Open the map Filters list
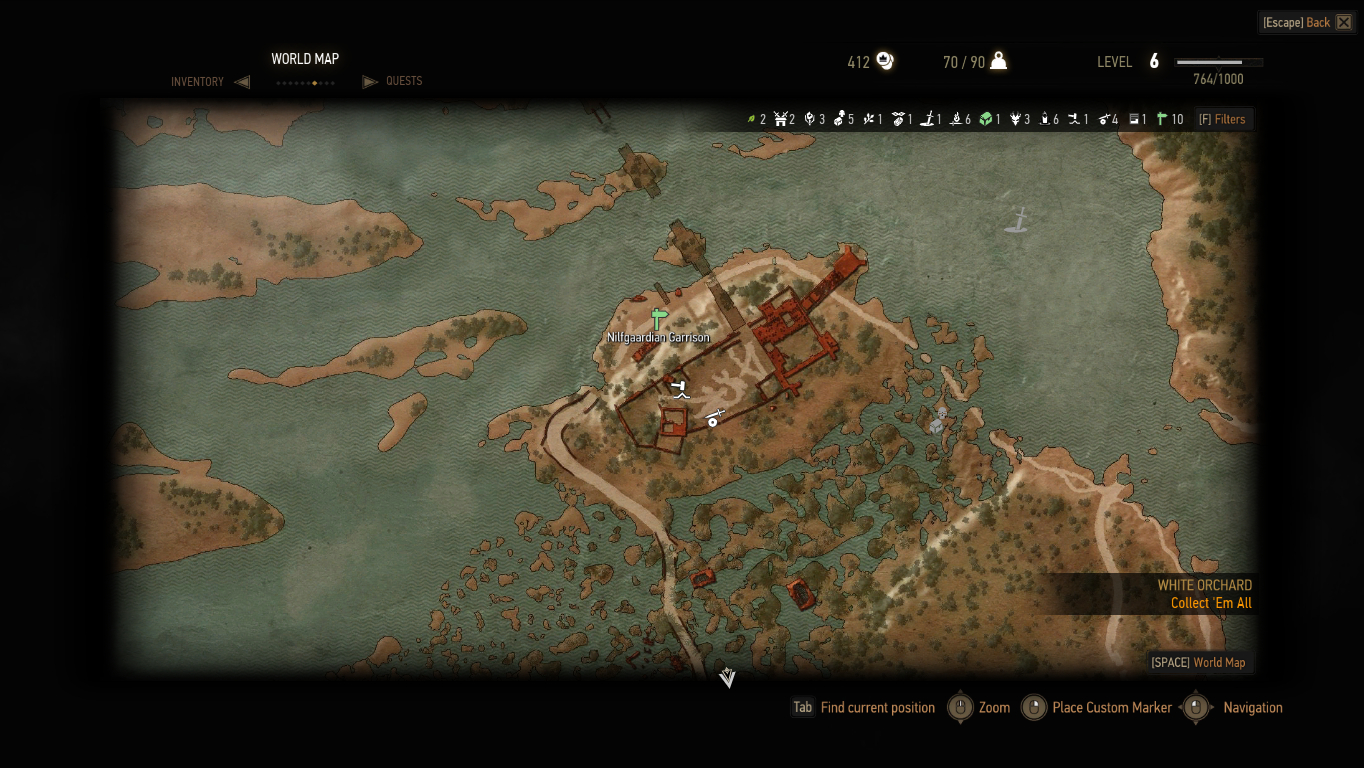Screen dimensions: 1364x768 [x=1222, y=119]
